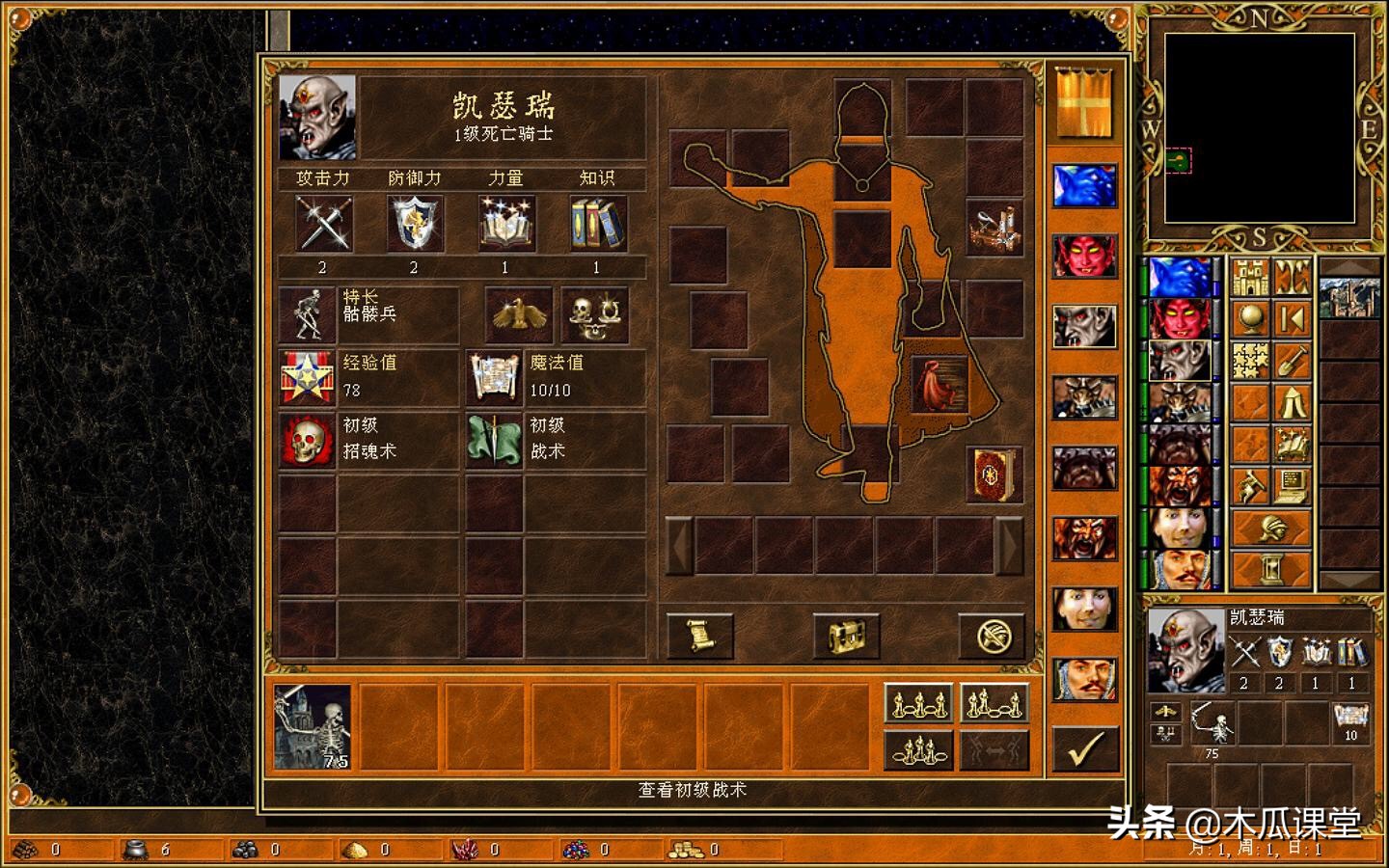View the eagle morale icon
The height and width of the screenshot is (868, 1389).
(519, 314)
